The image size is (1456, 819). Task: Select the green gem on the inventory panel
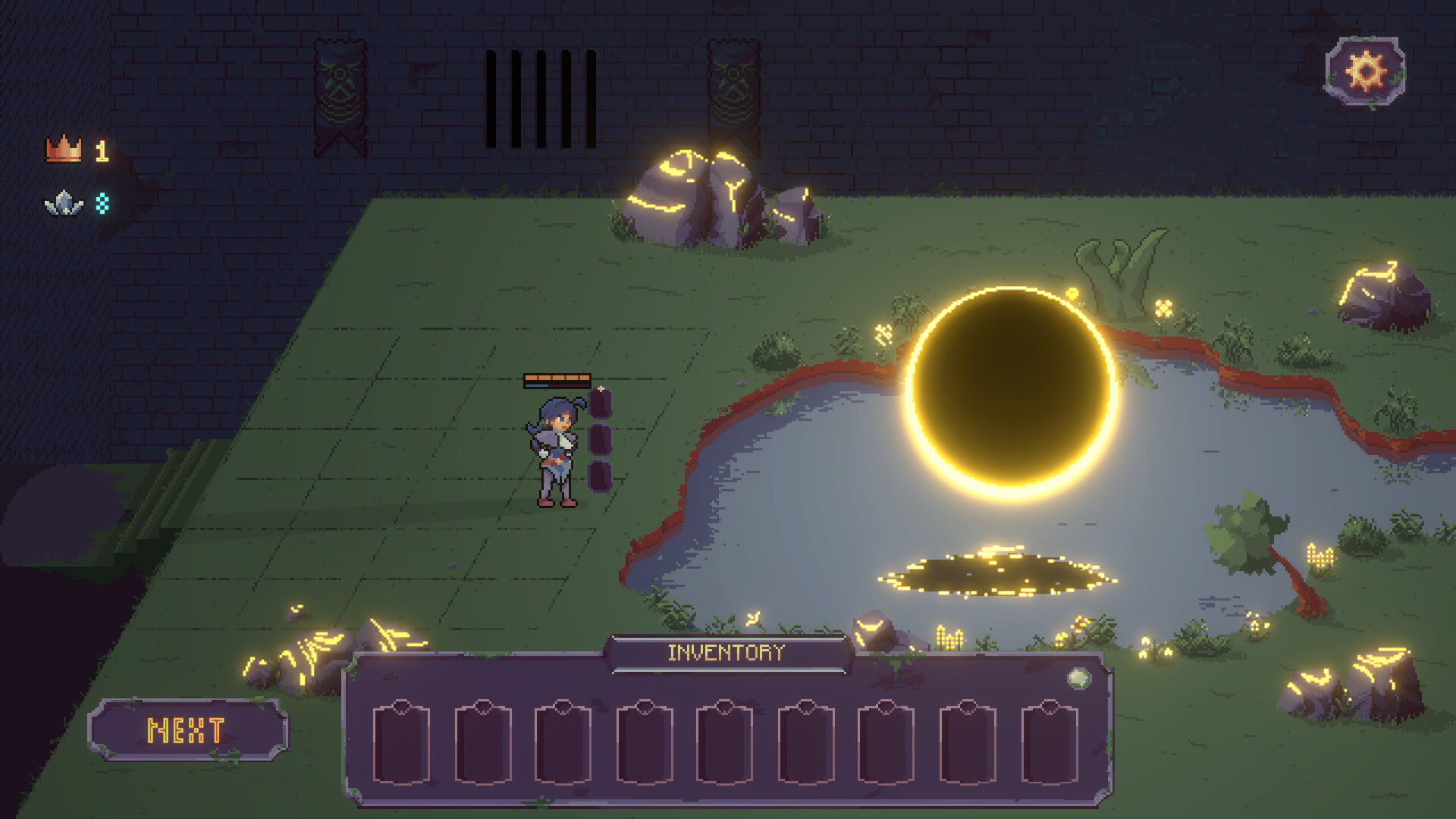(x=1078, y=679)
